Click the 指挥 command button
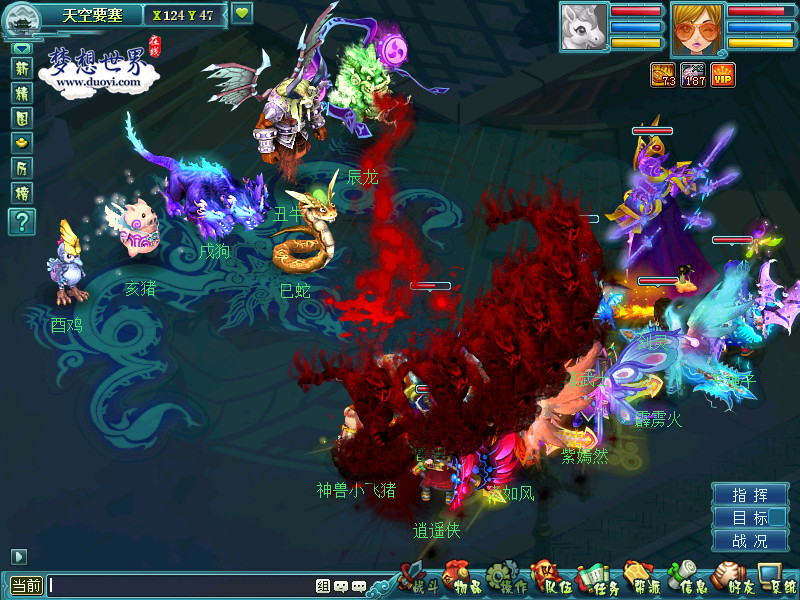This screenshot has width=800, height=600. [750, 495]
